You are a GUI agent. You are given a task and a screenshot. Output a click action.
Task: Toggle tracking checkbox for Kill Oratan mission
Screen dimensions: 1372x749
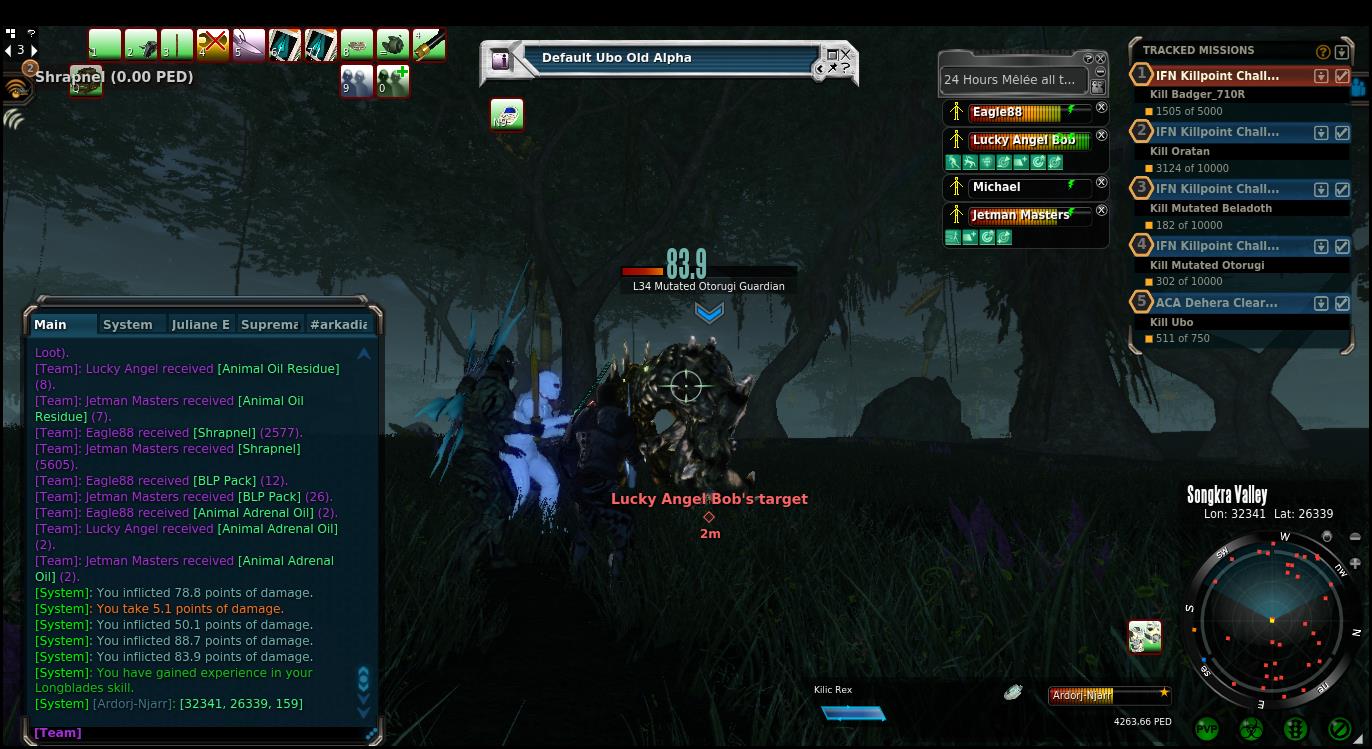pyautogui.click(x=1342, y=132)
